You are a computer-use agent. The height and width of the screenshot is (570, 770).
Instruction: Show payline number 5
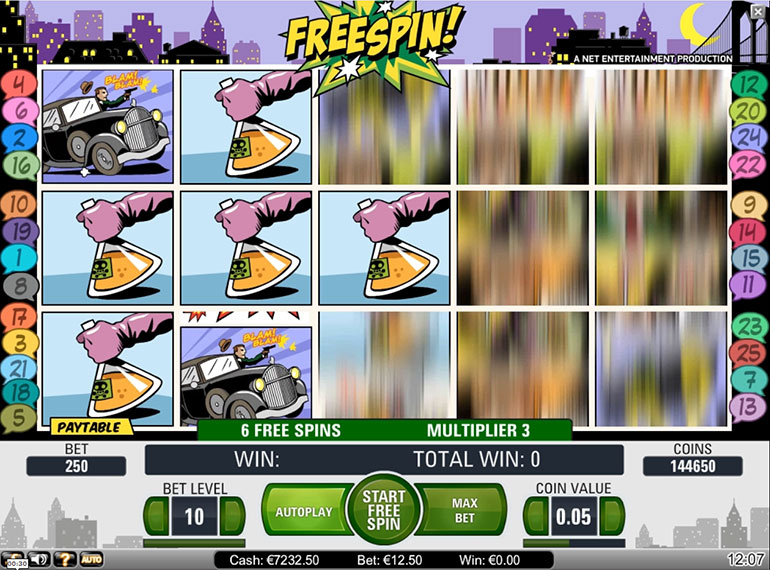[19, 418]
